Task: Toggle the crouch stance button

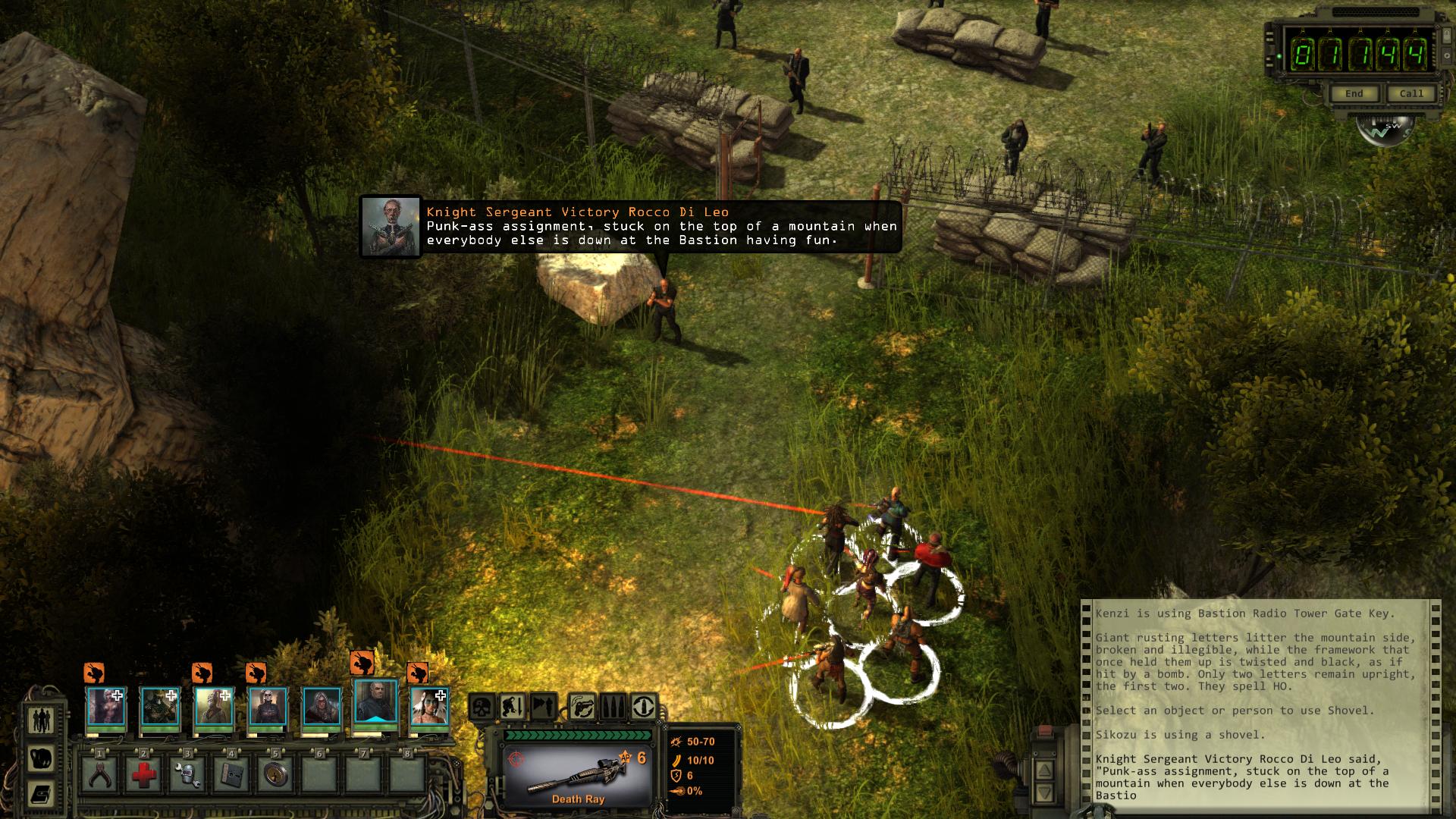Action: 511,708
